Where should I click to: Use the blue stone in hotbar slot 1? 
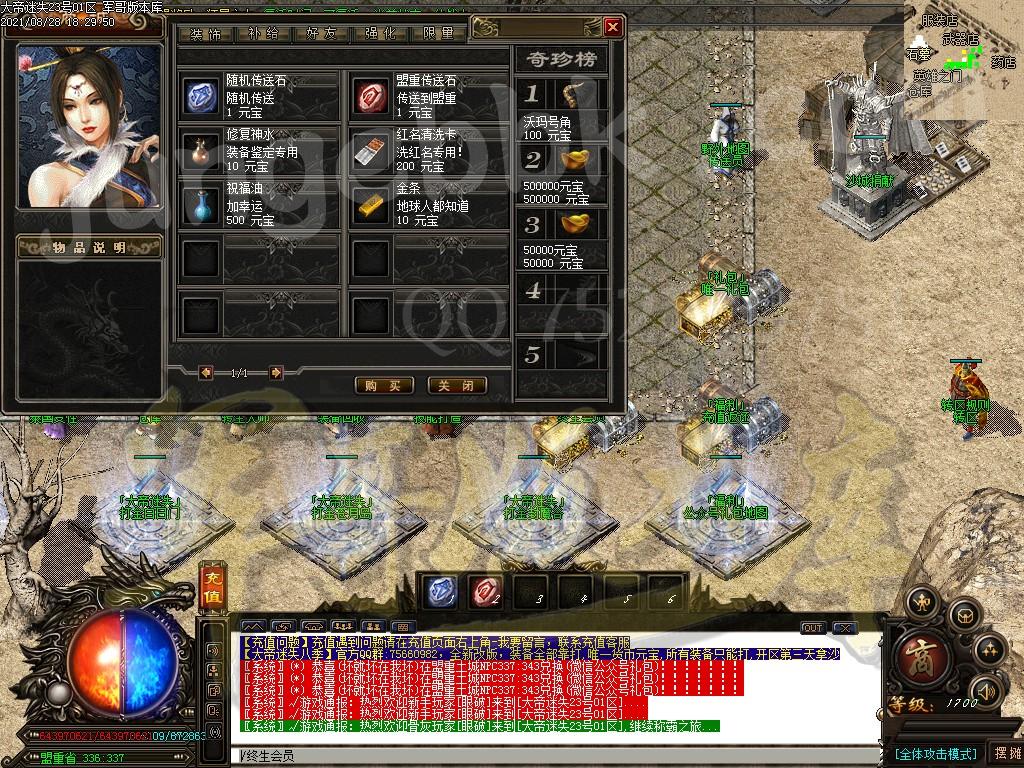point(440,591)
